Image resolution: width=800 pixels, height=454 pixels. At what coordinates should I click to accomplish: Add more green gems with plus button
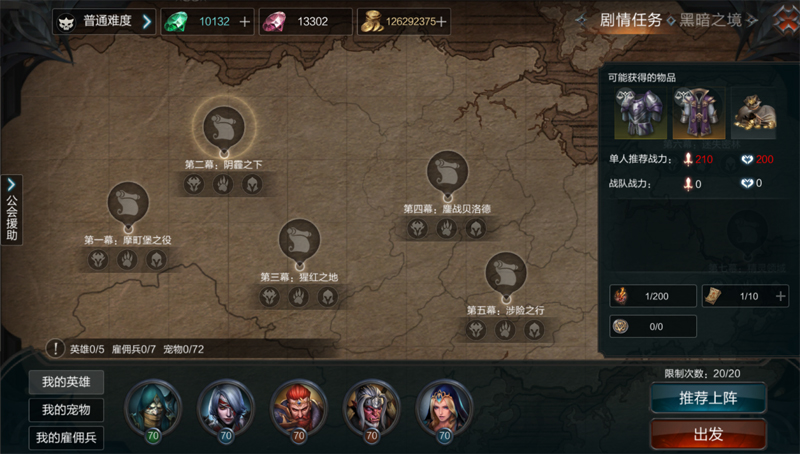245,21
